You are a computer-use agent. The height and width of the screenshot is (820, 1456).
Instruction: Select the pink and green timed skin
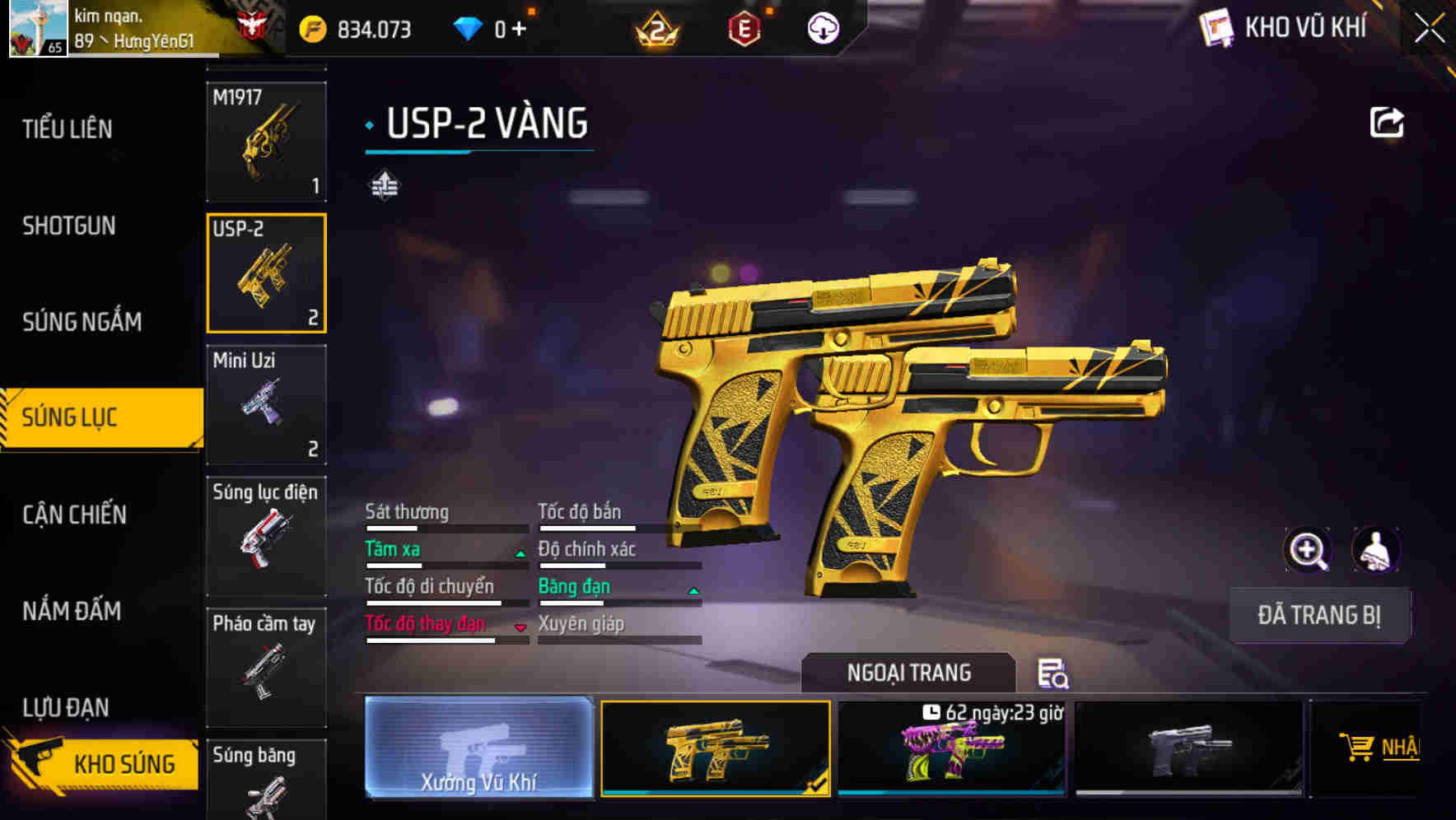tap(951, 749)
